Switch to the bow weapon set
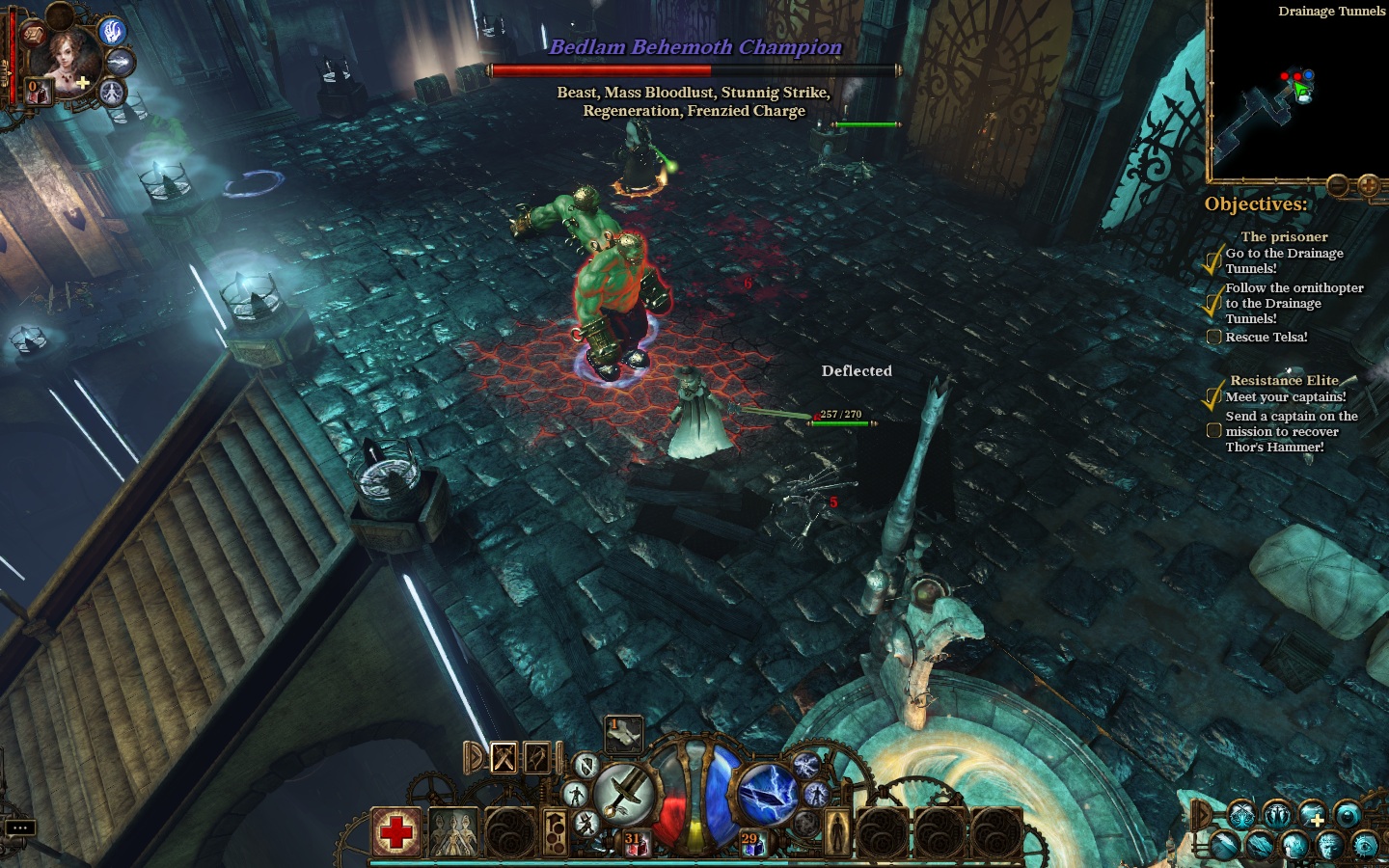1389x868 pixels. (537, 758)
